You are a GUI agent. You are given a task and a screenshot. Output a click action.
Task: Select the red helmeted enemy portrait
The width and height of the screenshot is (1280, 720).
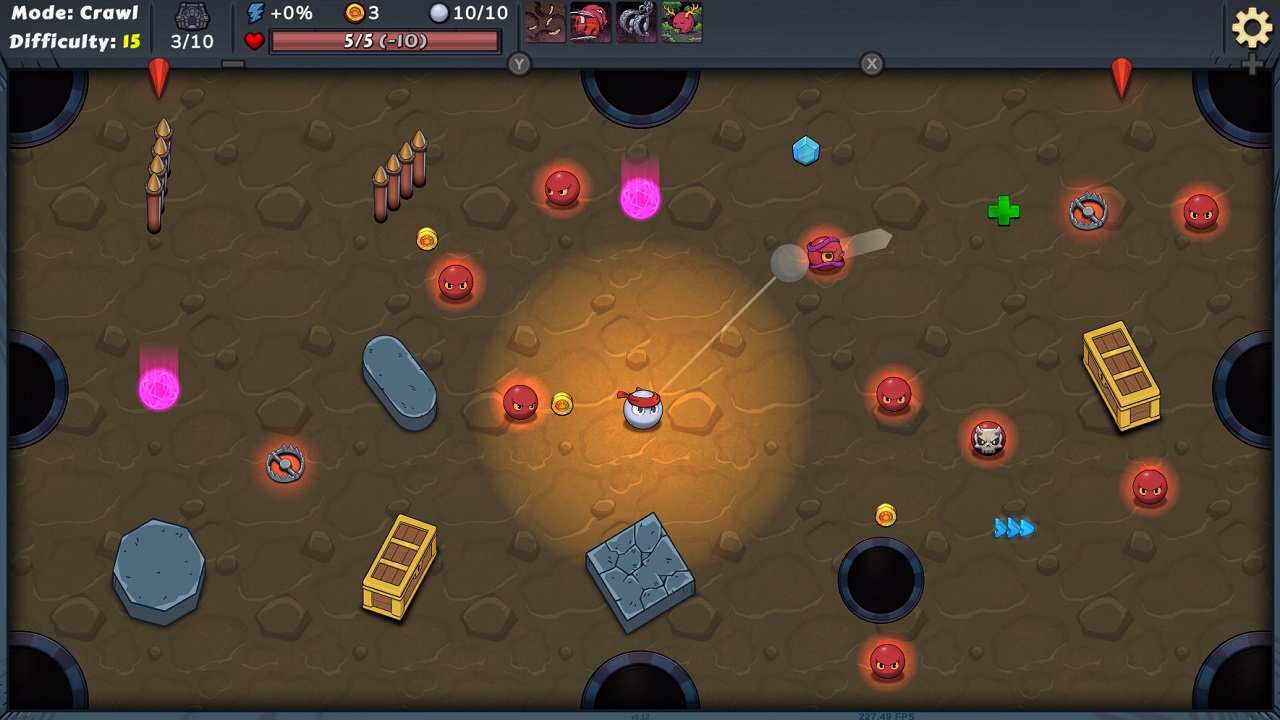[x=588, y=22]
